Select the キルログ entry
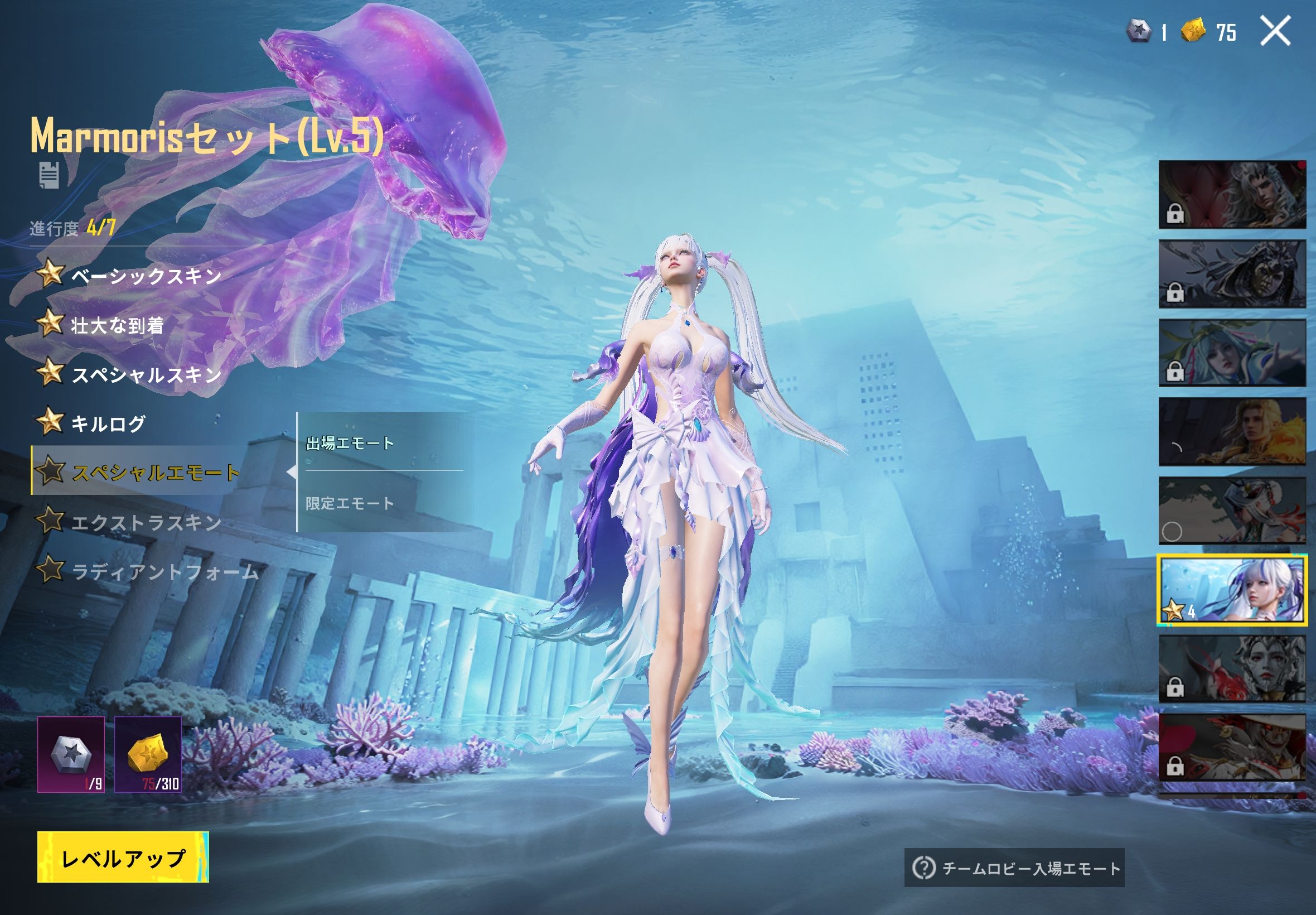This screenshot has height=915, width=1316. click(108, 423)
